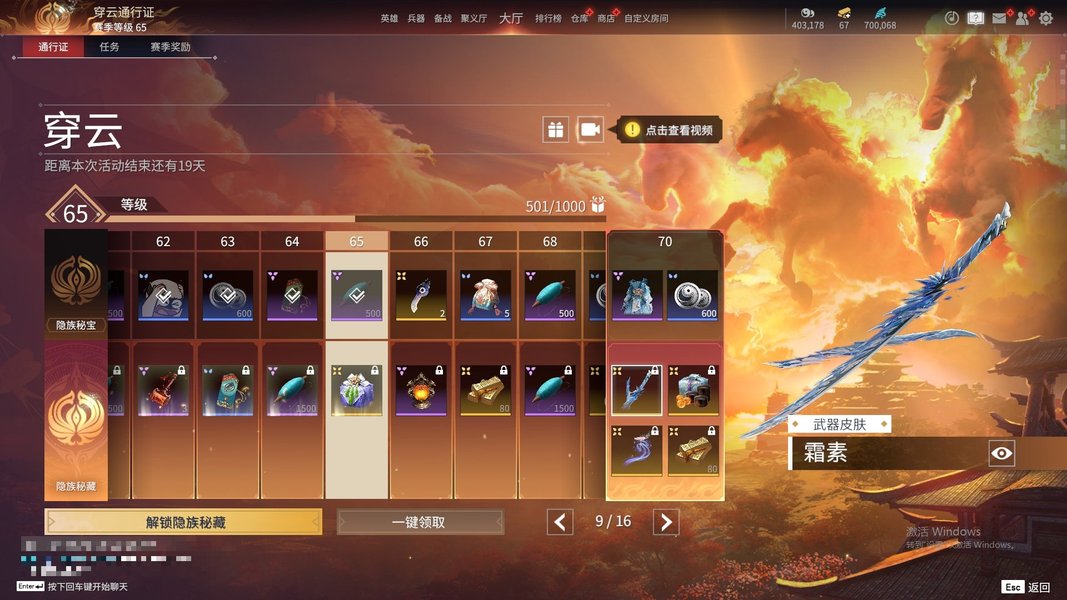Open the 排行榜 leaderboard

548,19
